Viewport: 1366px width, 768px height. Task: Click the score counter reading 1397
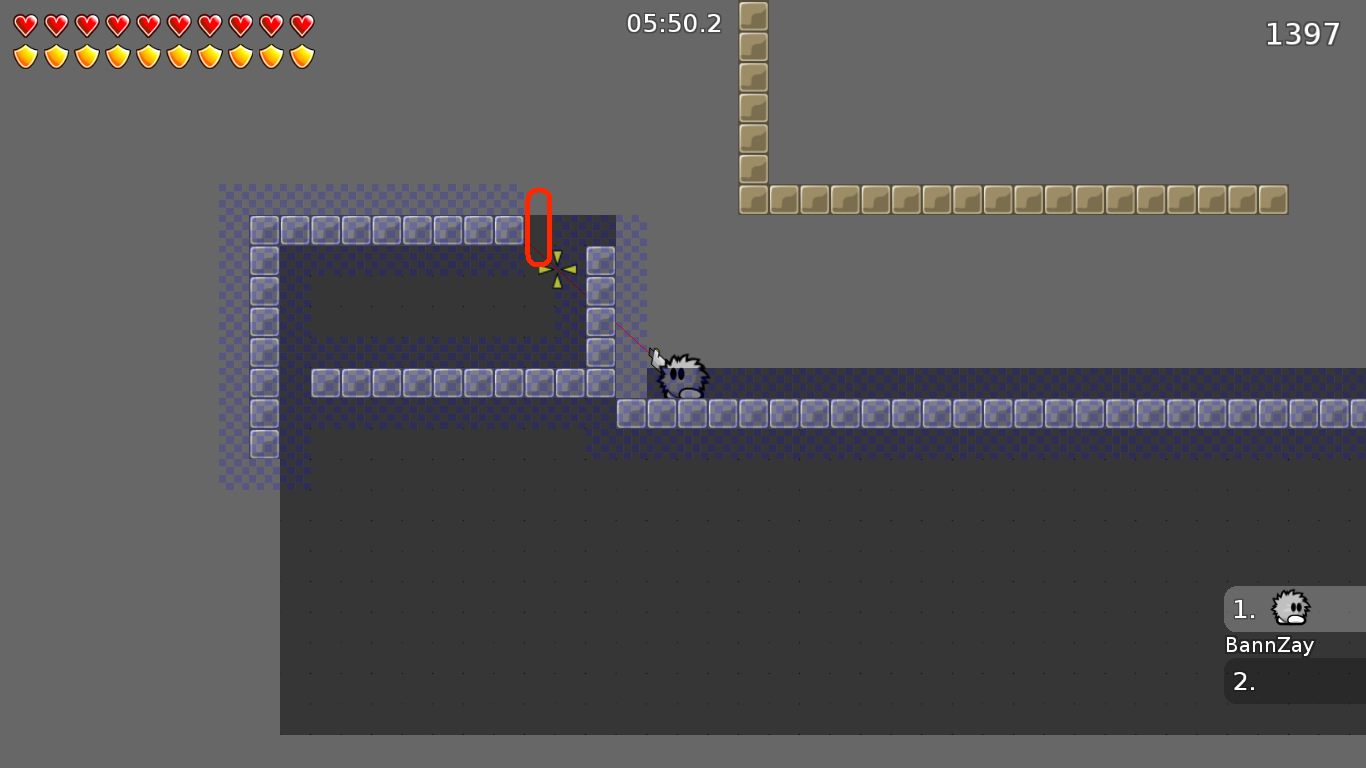1303,33
